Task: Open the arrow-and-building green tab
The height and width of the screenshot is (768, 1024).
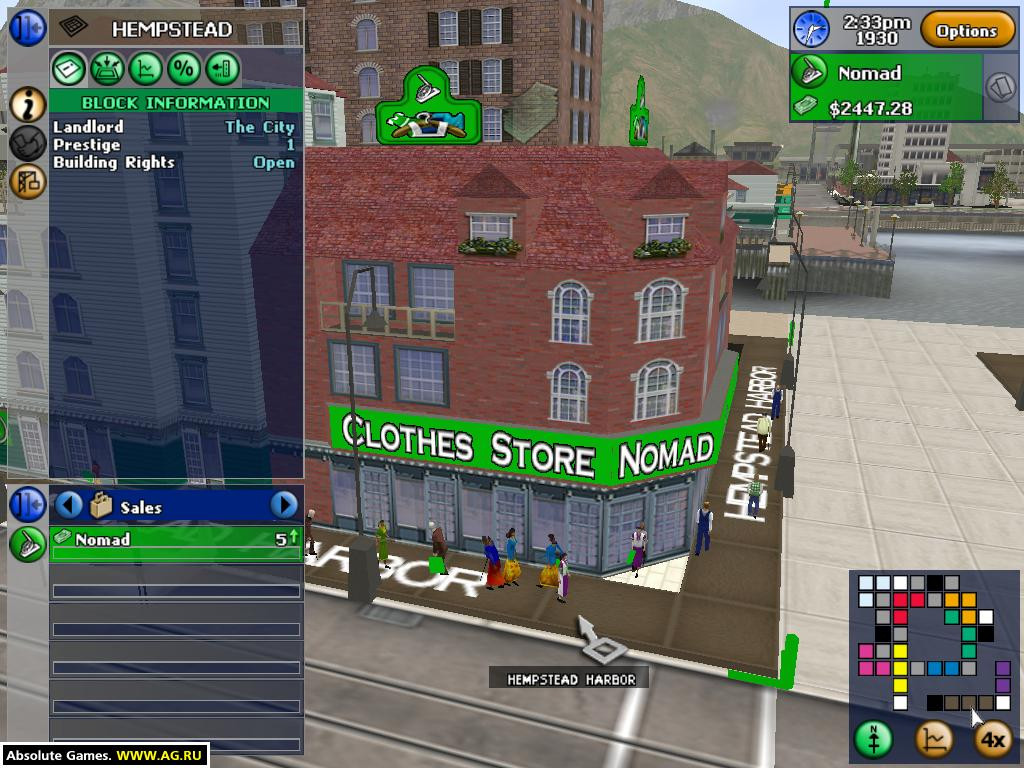Action: pyautogui.click(x=222, y=68)
